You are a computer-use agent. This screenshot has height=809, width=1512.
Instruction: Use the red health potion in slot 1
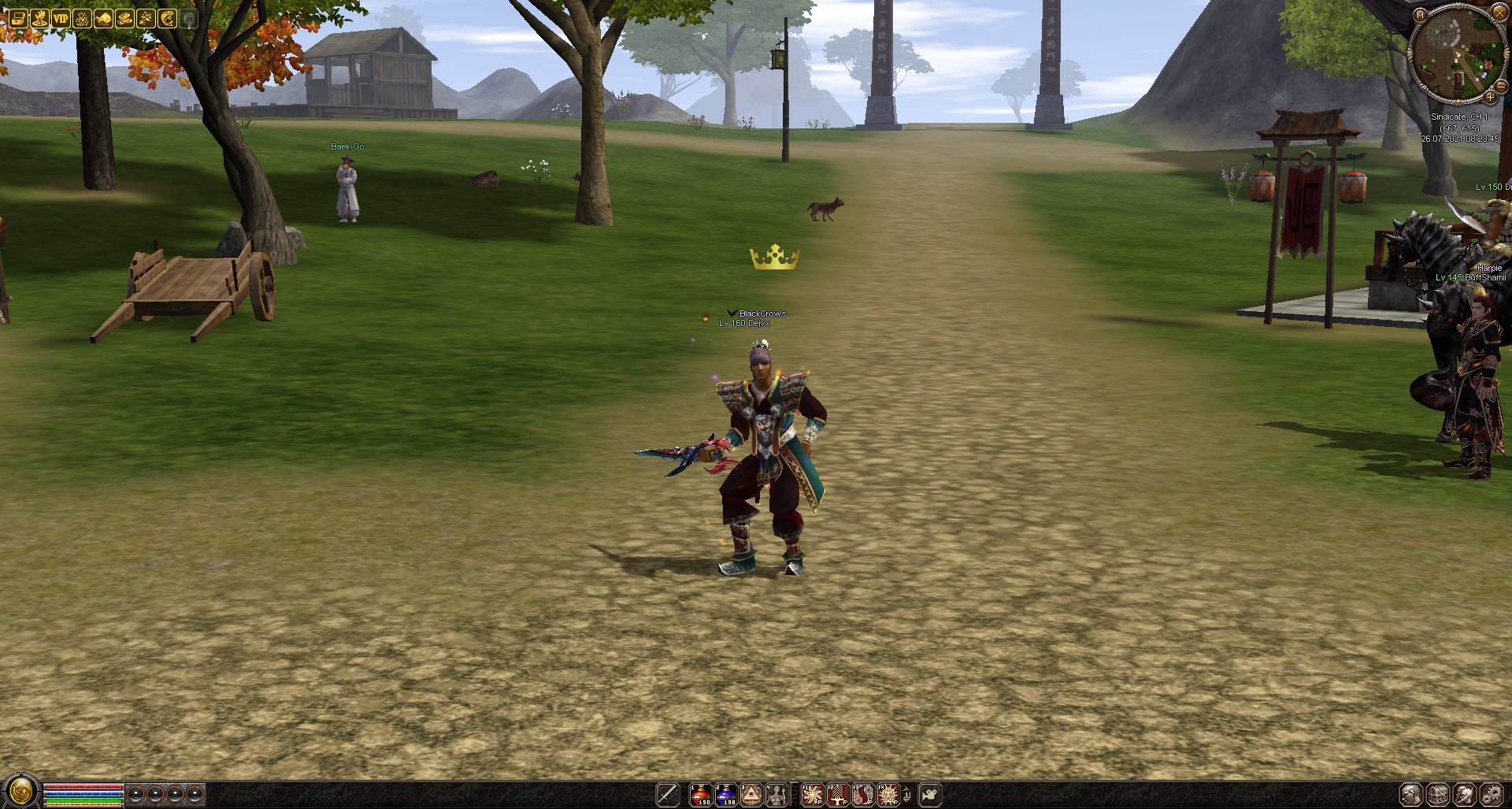[x=701, y=794]
